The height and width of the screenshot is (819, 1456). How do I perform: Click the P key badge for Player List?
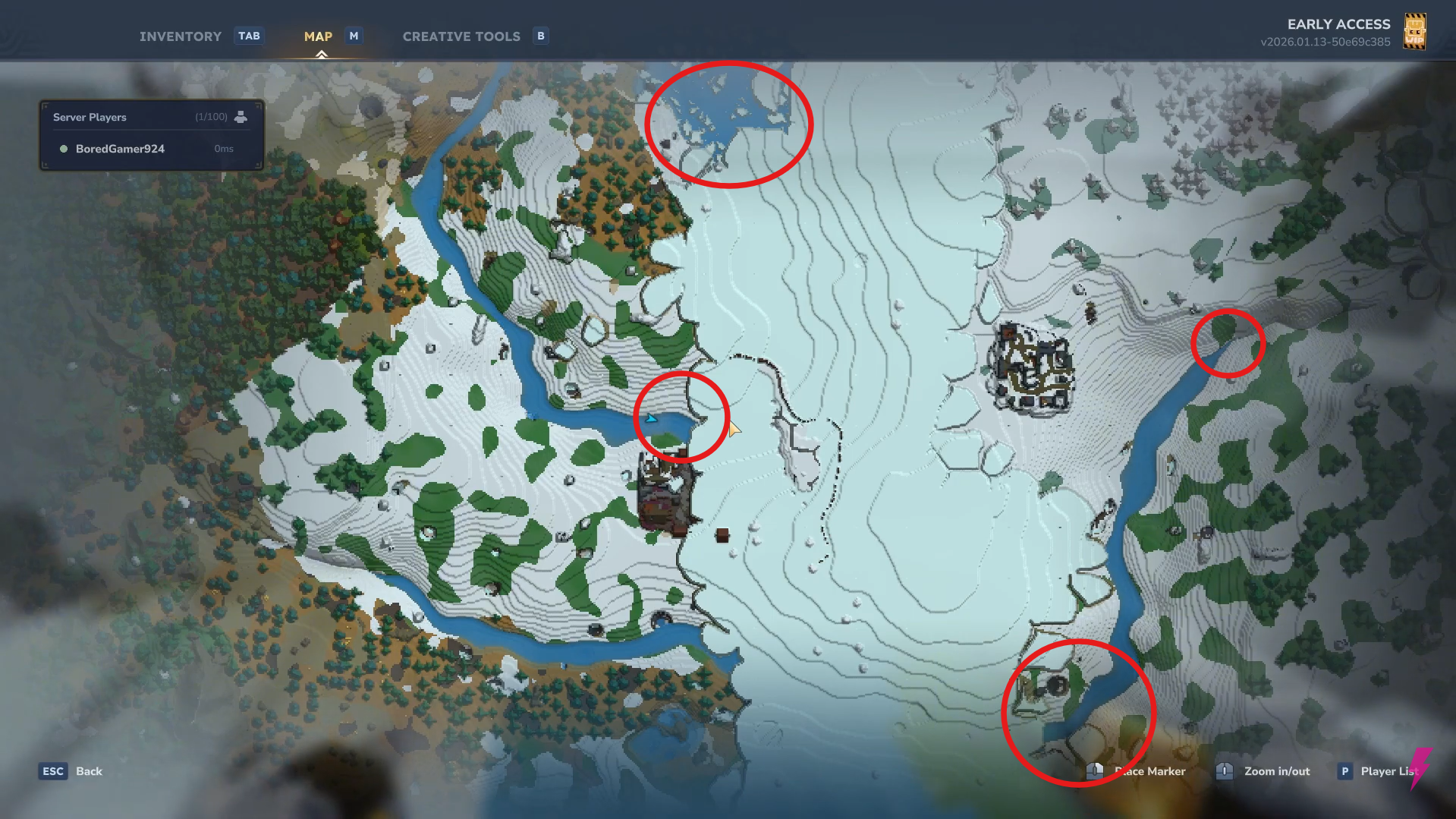tap(1344, 770)
